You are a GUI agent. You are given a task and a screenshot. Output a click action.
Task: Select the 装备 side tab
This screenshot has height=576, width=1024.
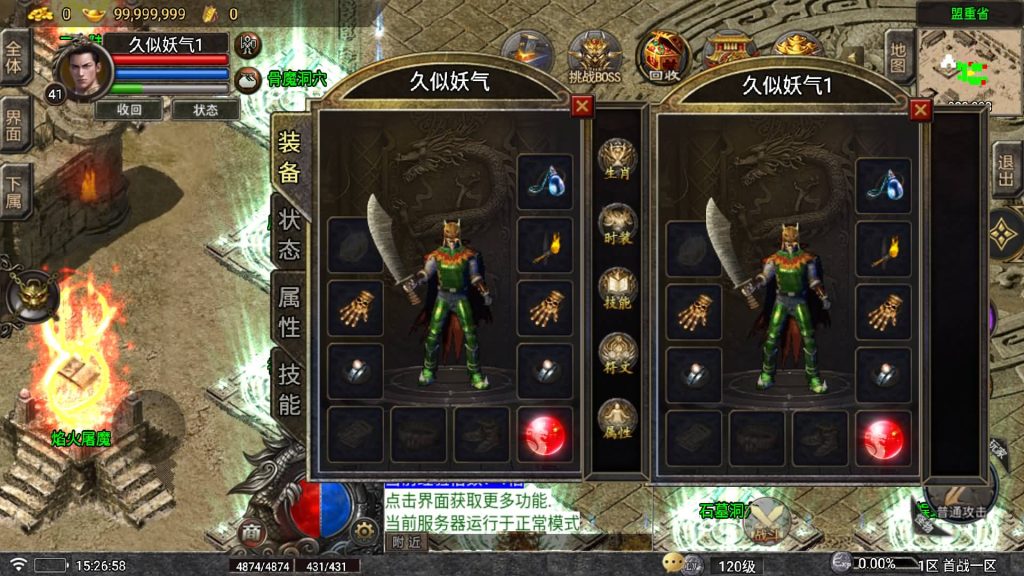tap(289, 157)
